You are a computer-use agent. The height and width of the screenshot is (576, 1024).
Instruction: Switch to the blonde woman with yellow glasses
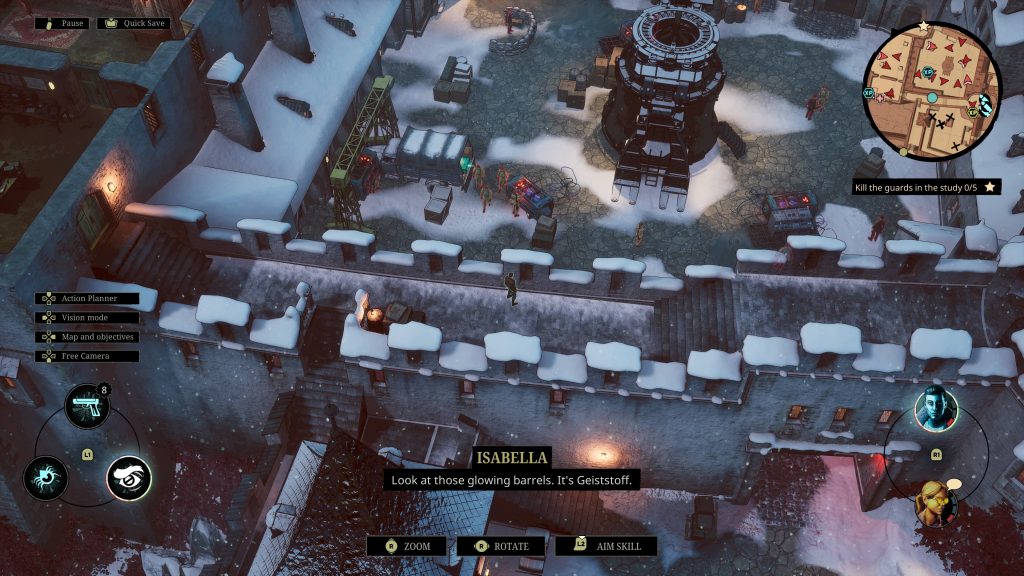[x=936, y=501]
